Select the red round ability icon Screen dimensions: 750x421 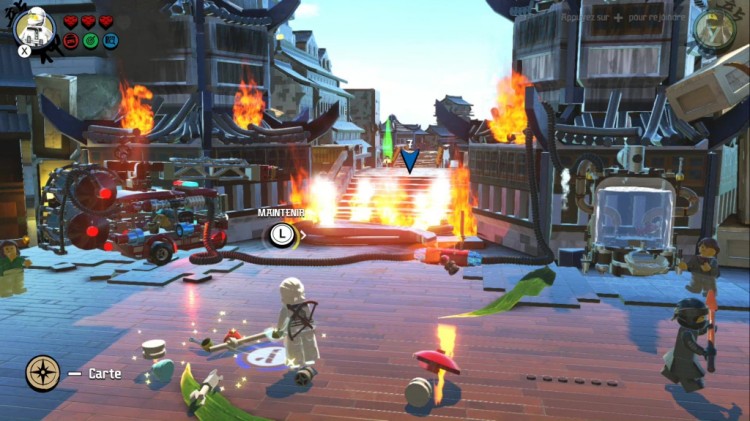coord(71,41)
